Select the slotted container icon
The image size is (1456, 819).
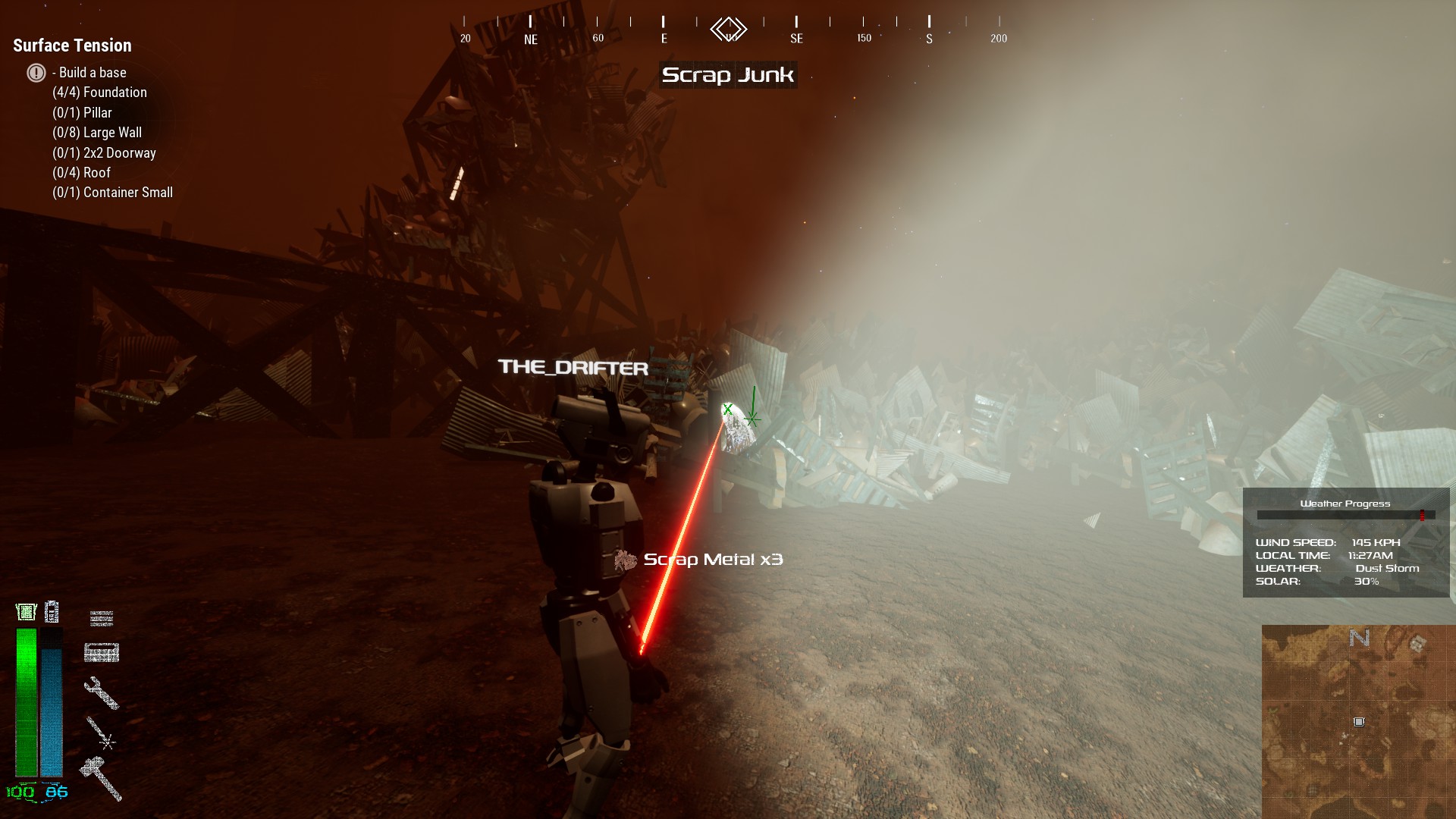point(102,652)
